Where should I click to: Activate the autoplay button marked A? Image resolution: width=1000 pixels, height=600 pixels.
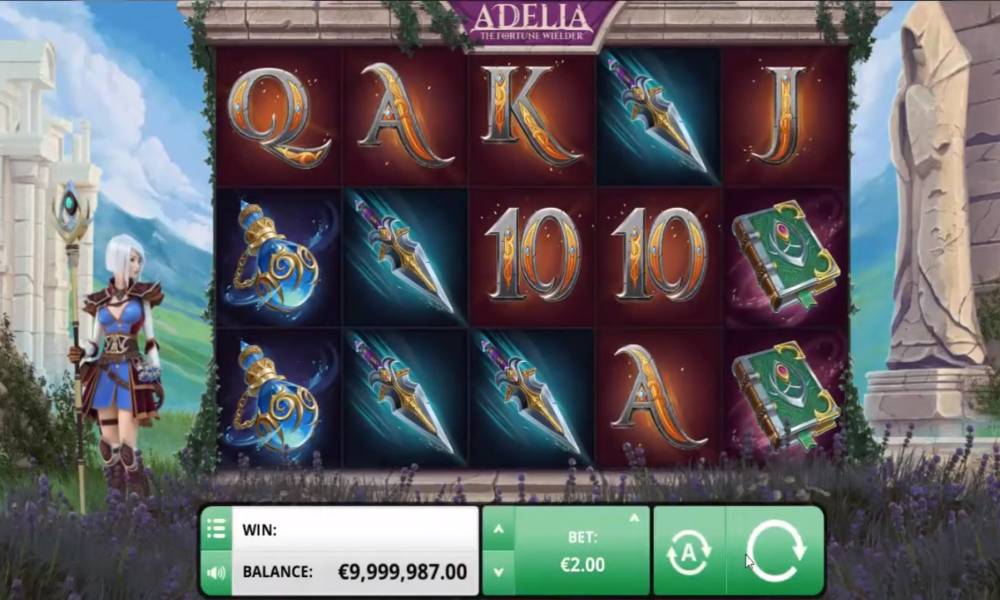(689, 552)
